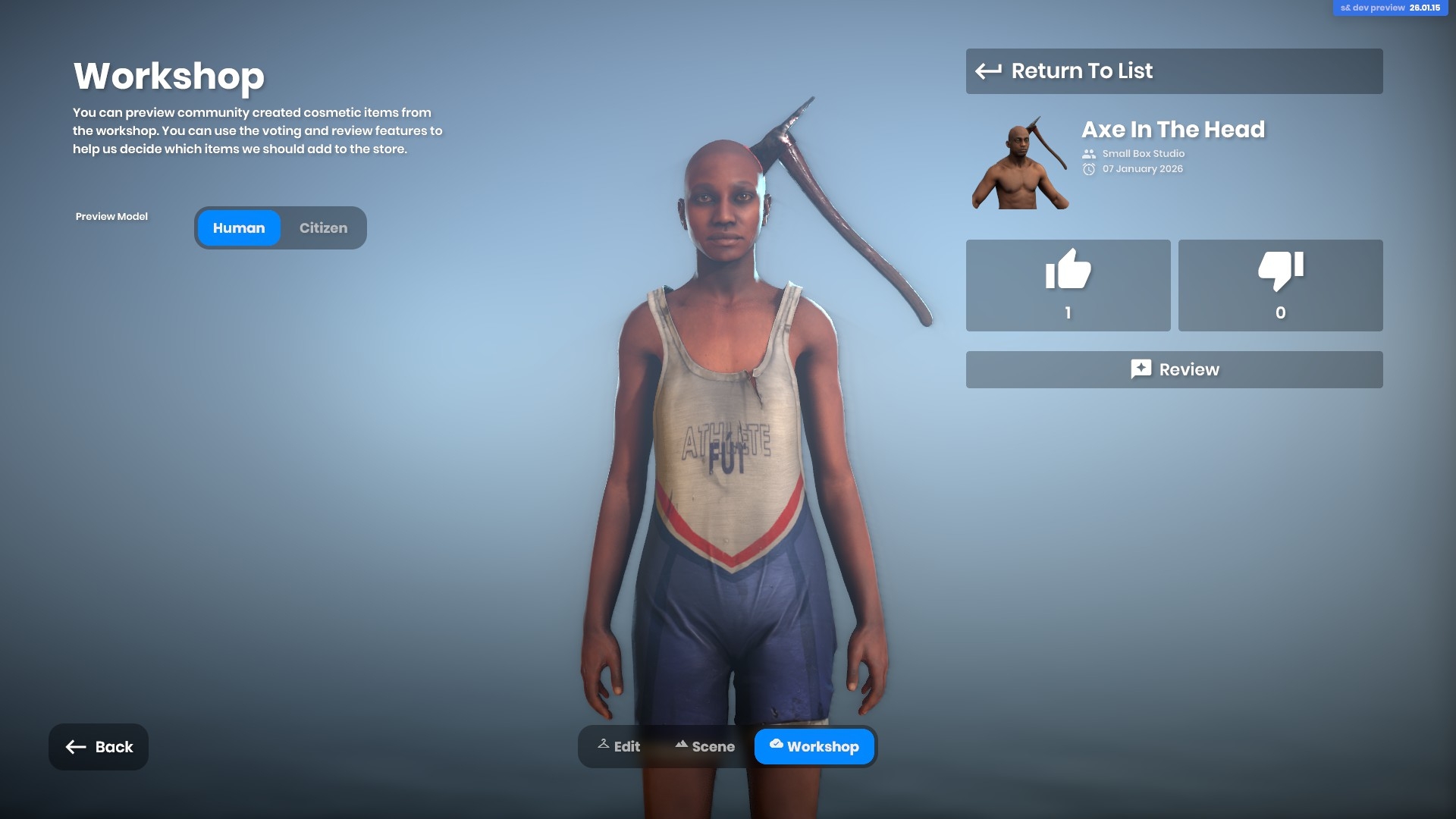Return to the workshop item list

point(1173,71)
